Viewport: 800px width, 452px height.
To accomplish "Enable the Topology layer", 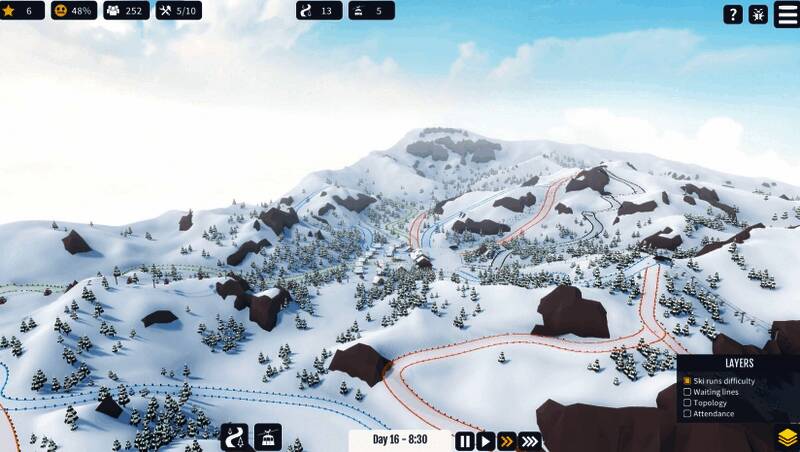I will pyautogui.click(x=687, y=403).
